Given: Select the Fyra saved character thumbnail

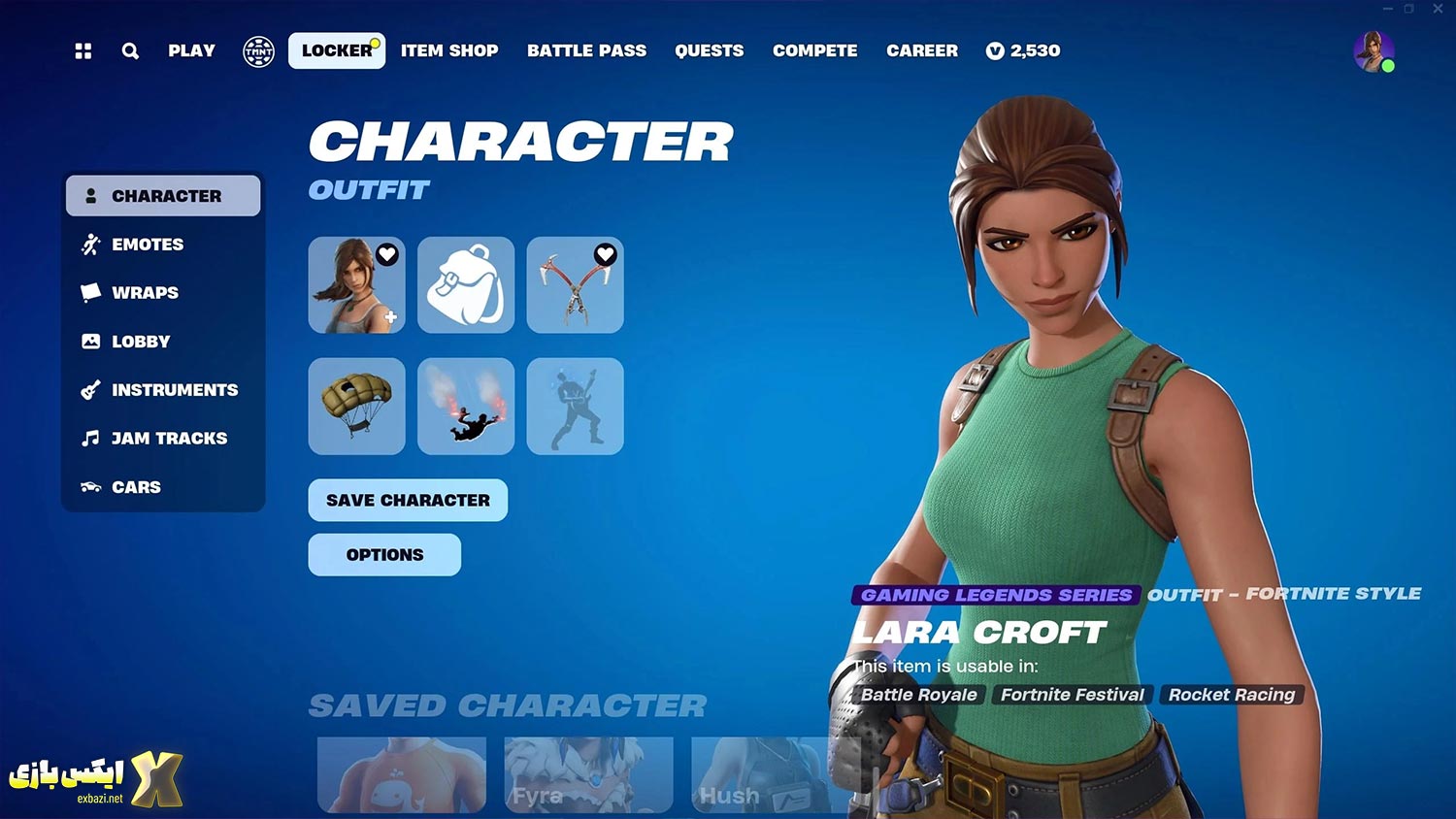Looking at the screenshot, I should [588, 776].
